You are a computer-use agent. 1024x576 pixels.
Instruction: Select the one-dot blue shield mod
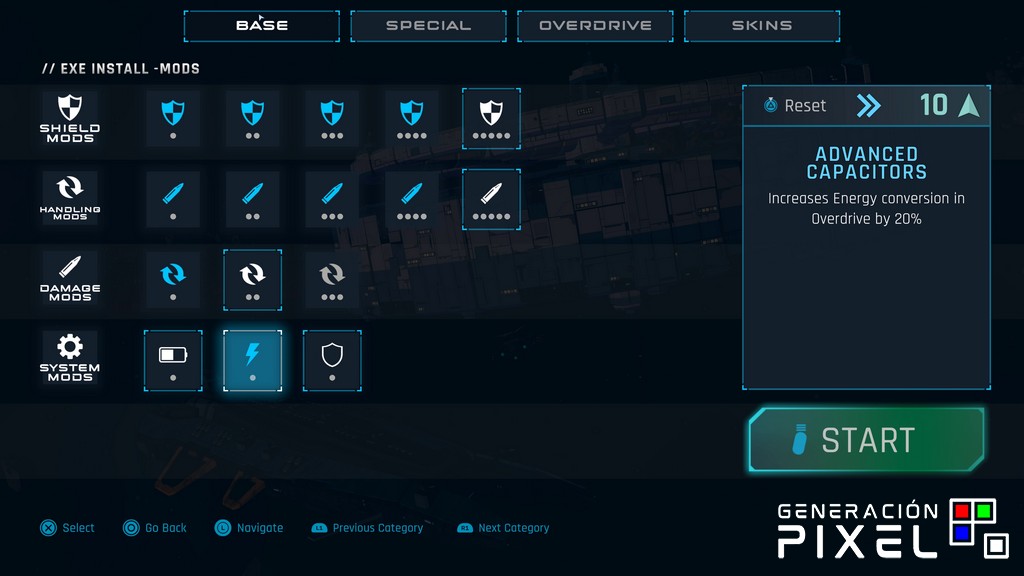pyautogui.click(x=173, y=118)
